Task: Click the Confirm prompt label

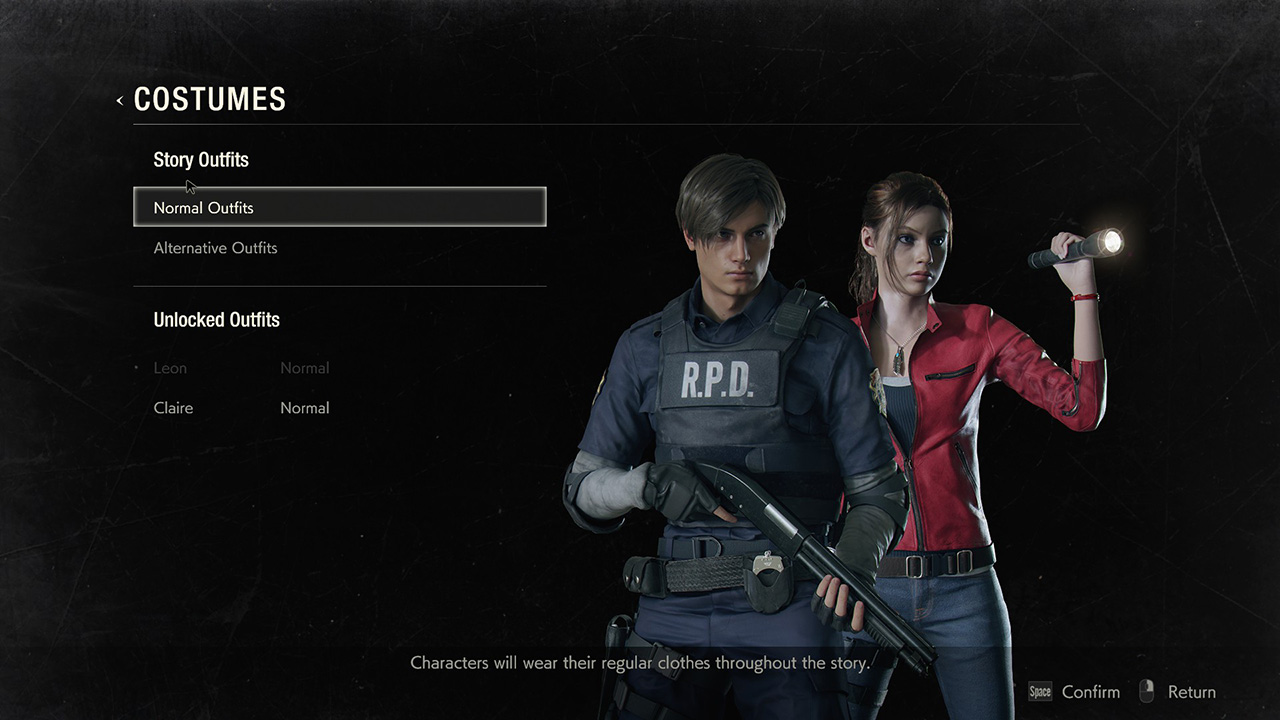Action: click(1090, 692)
